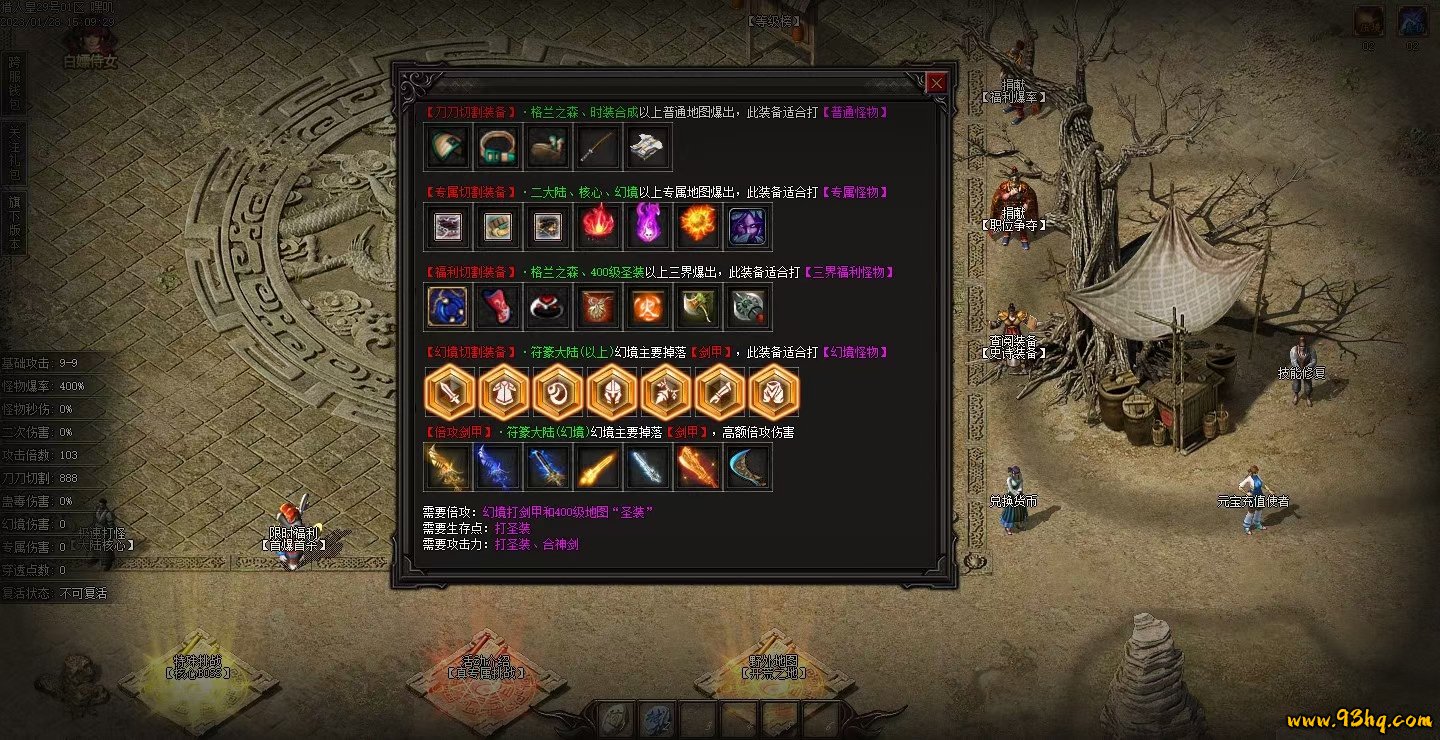The height and width of the screenshot is (740, 1440).
Task: Select the purple-haired woman portrait icon
Action: click(x=748, y=226)
